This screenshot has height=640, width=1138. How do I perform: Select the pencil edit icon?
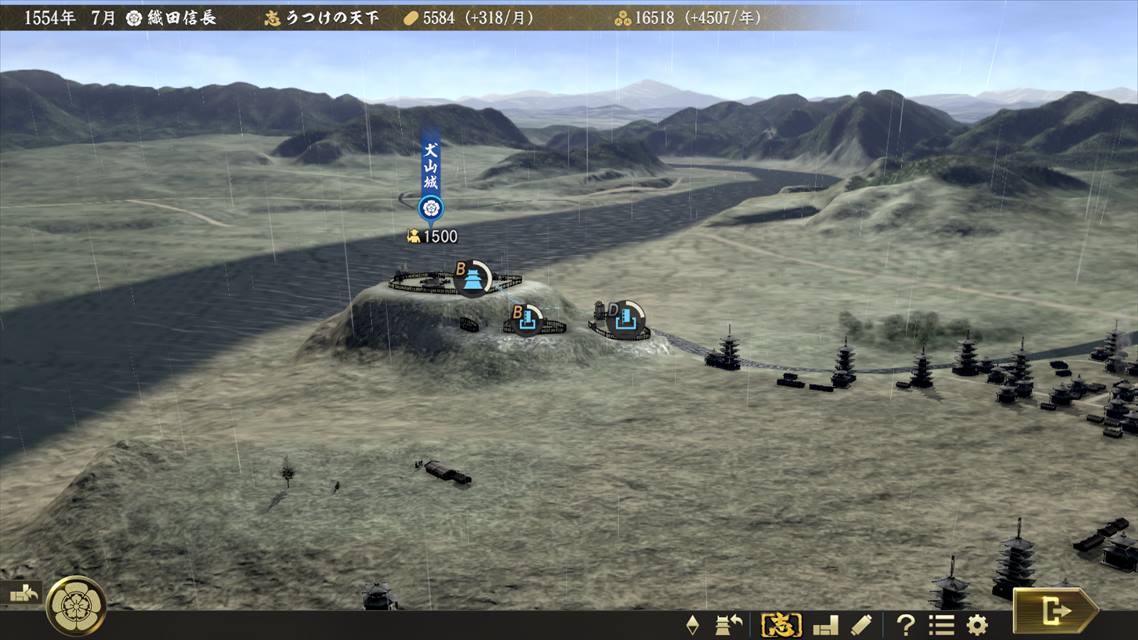(861, 626)
